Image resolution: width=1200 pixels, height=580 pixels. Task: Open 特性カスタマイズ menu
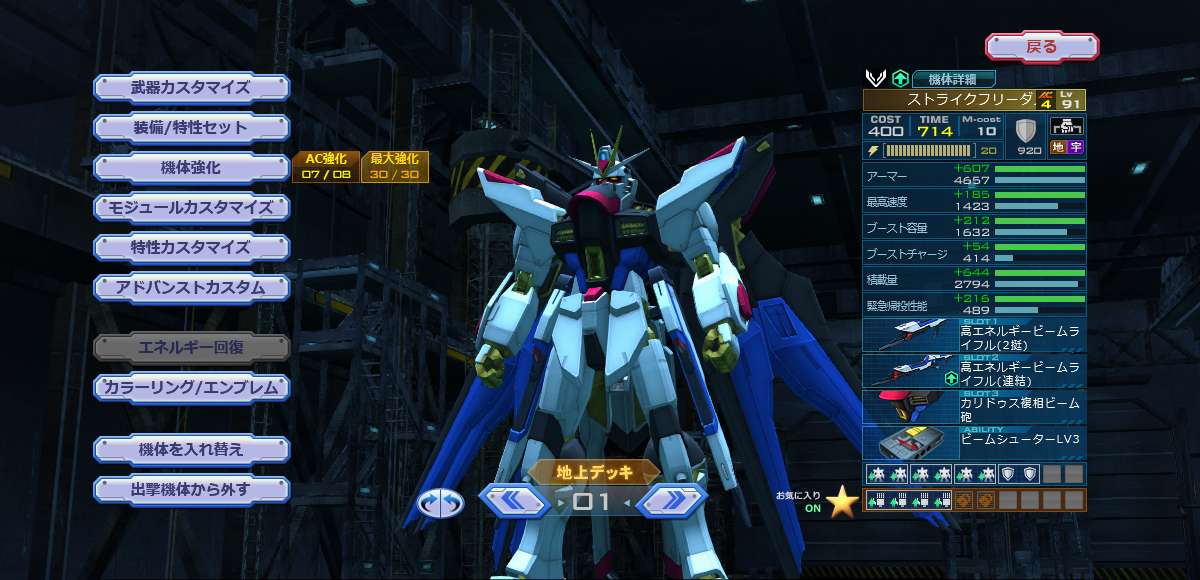tap(191, 247)
